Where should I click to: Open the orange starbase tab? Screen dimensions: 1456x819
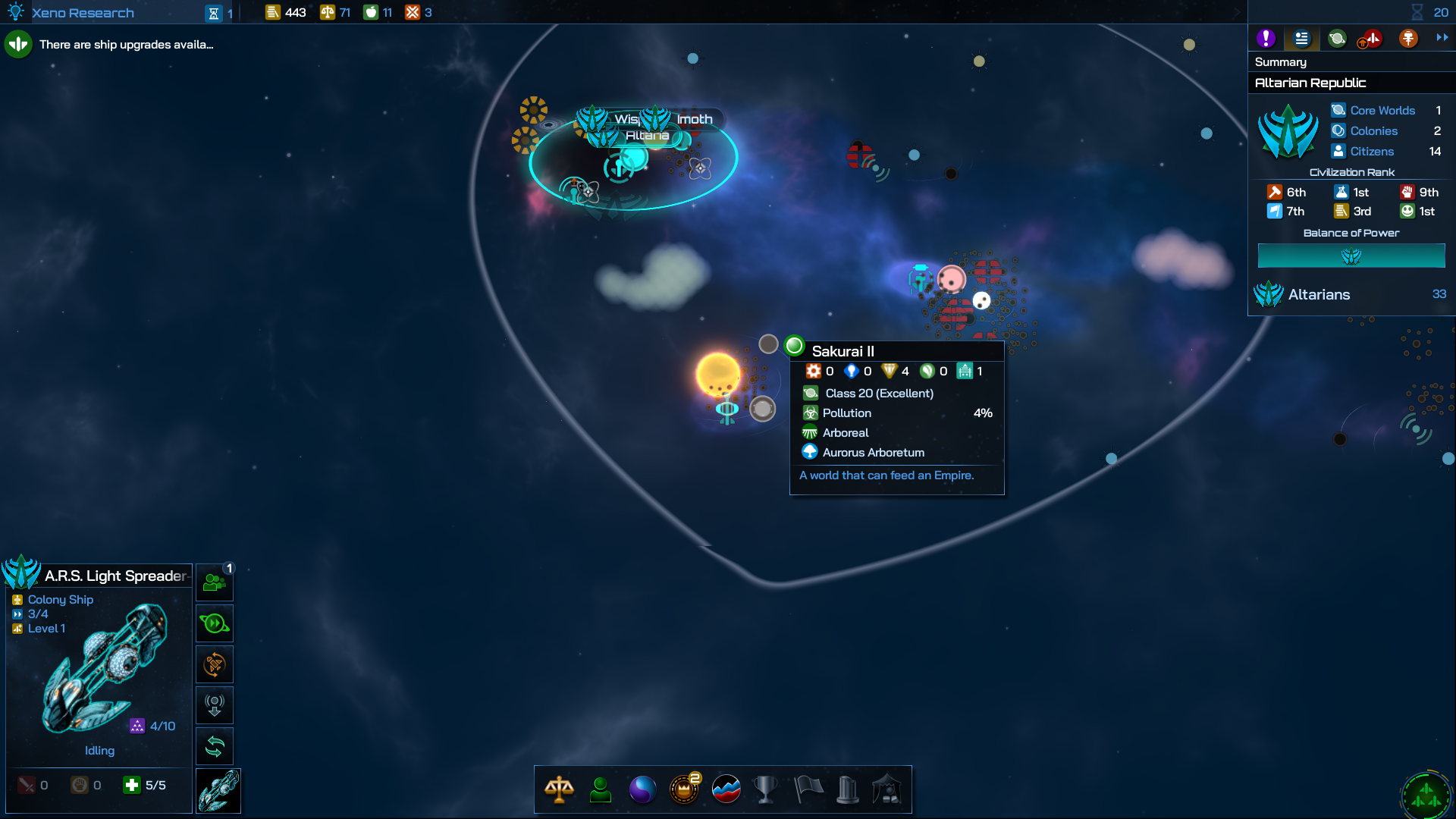1408,39
